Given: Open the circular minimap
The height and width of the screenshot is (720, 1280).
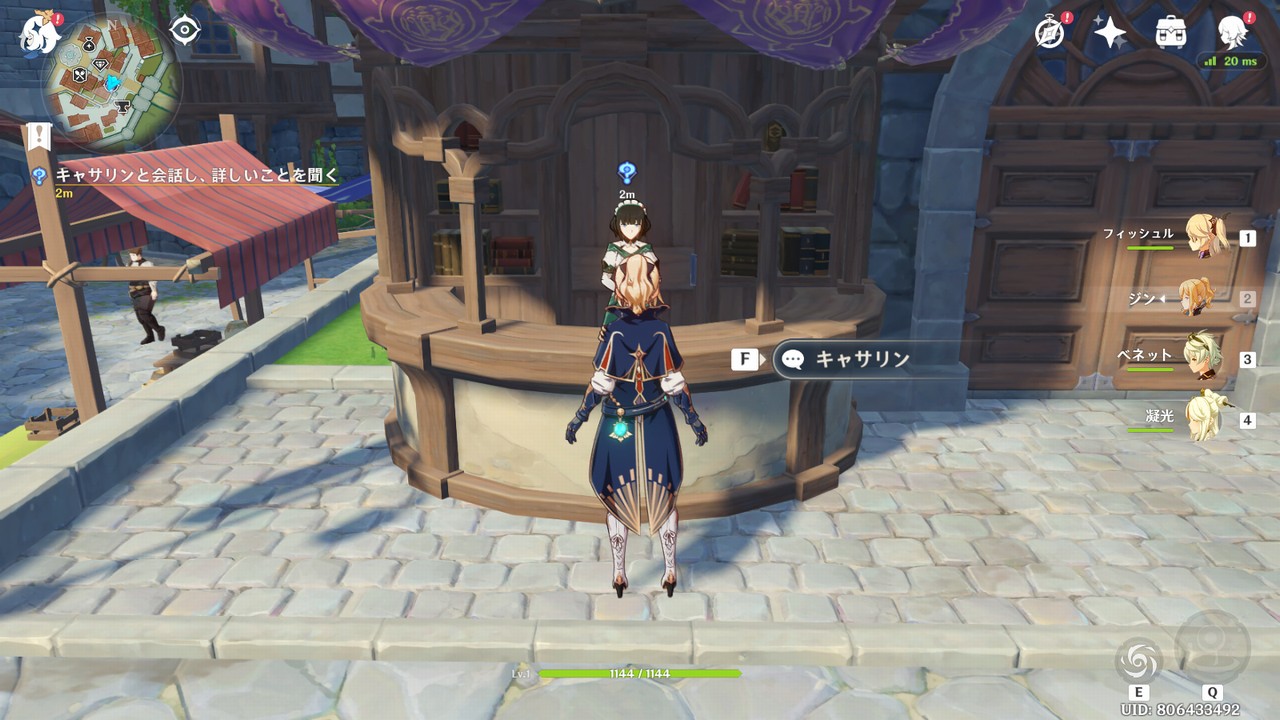Looking at the screenshot, I should [111, 82].
